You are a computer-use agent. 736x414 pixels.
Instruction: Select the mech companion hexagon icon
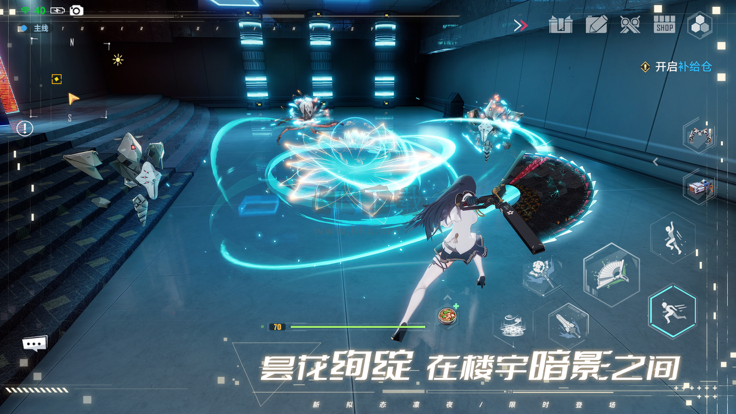pyautogui.click(x=699, y=135)
